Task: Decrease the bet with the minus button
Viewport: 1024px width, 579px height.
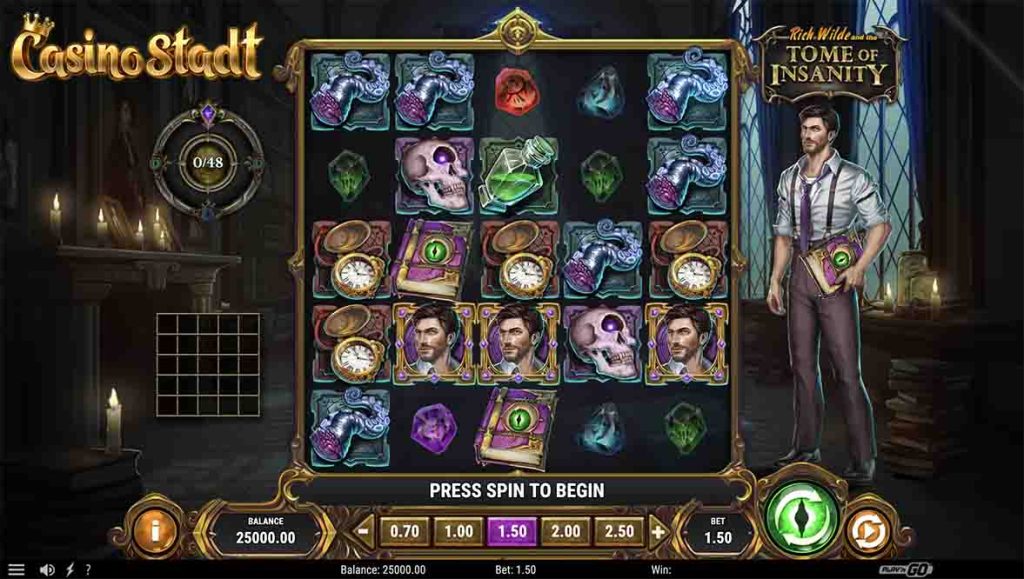Action: (x=364, y=532)
